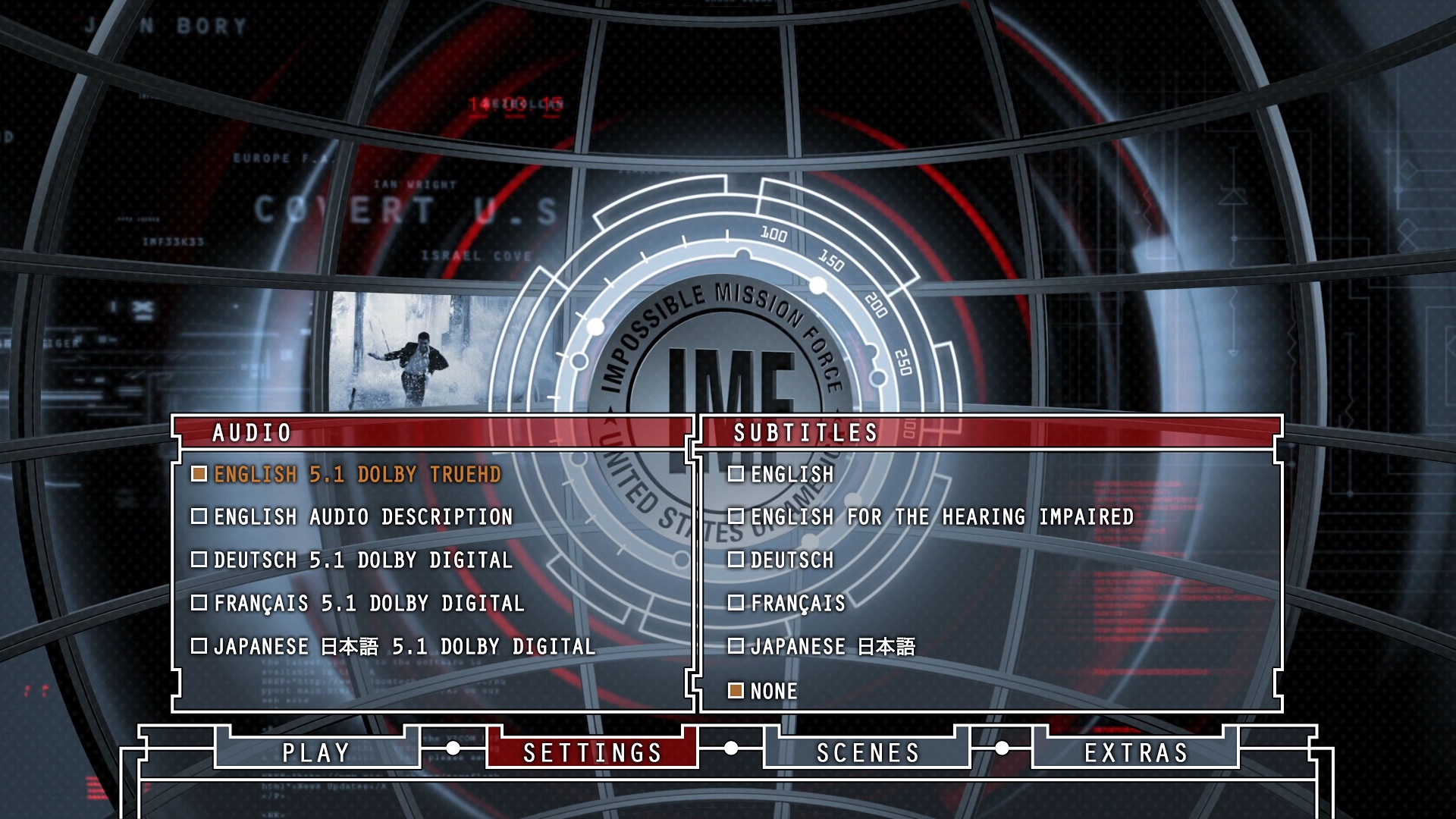Select Japanese 5.1 Dolby Digital audio
Viewport: 1456px width, 819px height.
pos(403,647)
